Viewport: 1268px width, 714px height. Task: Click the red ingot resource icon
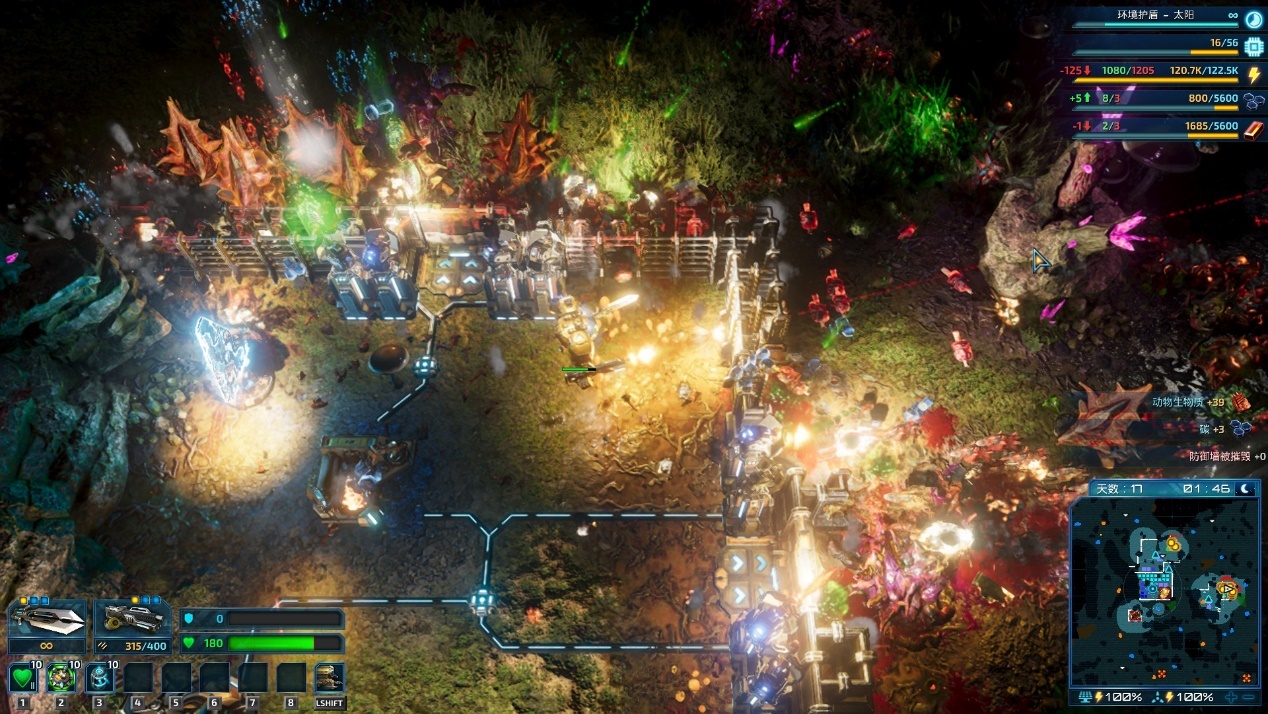(1253, 128)
